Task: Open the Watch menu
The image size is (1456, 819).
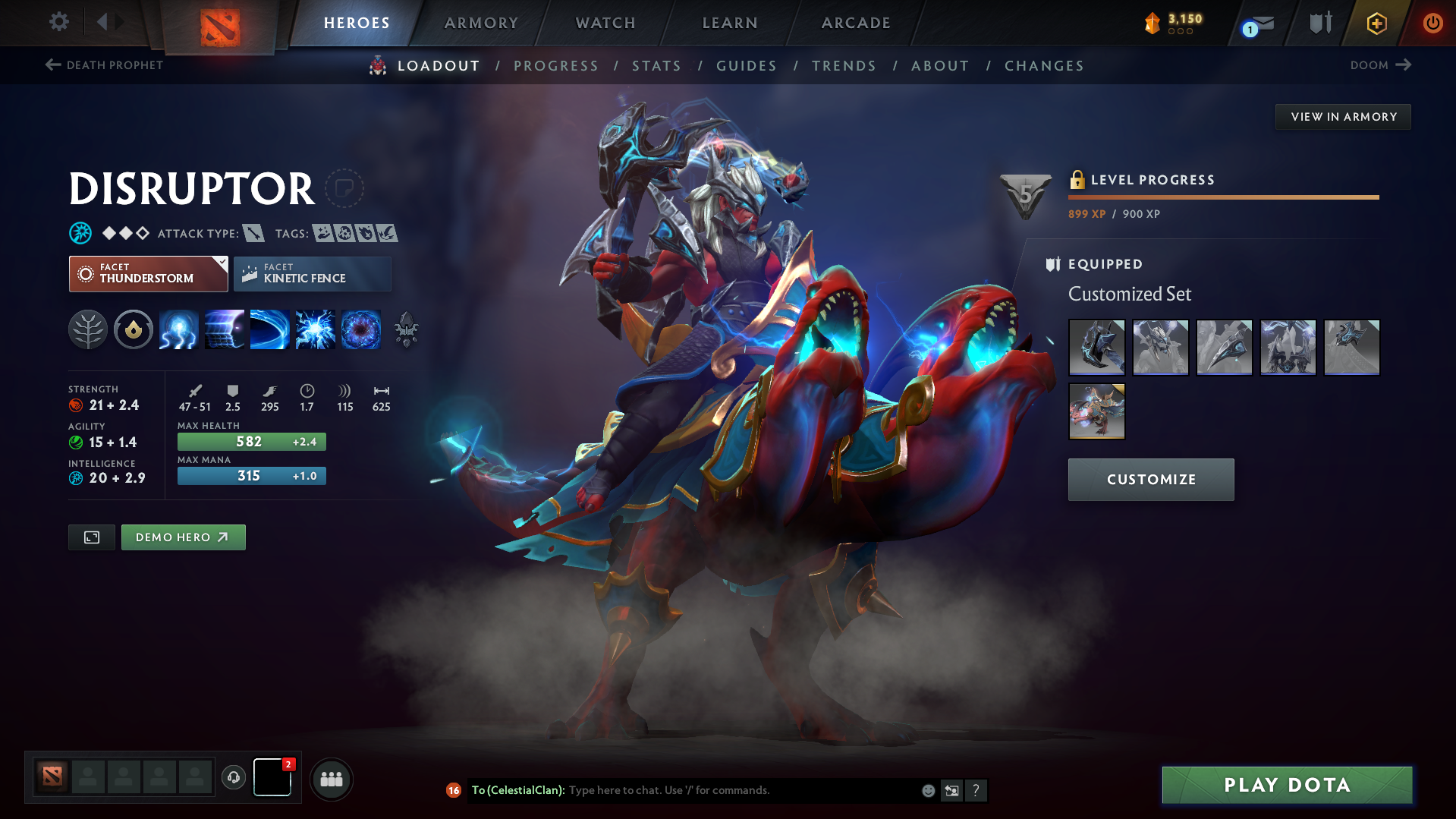Action: [x=605, y=23]
